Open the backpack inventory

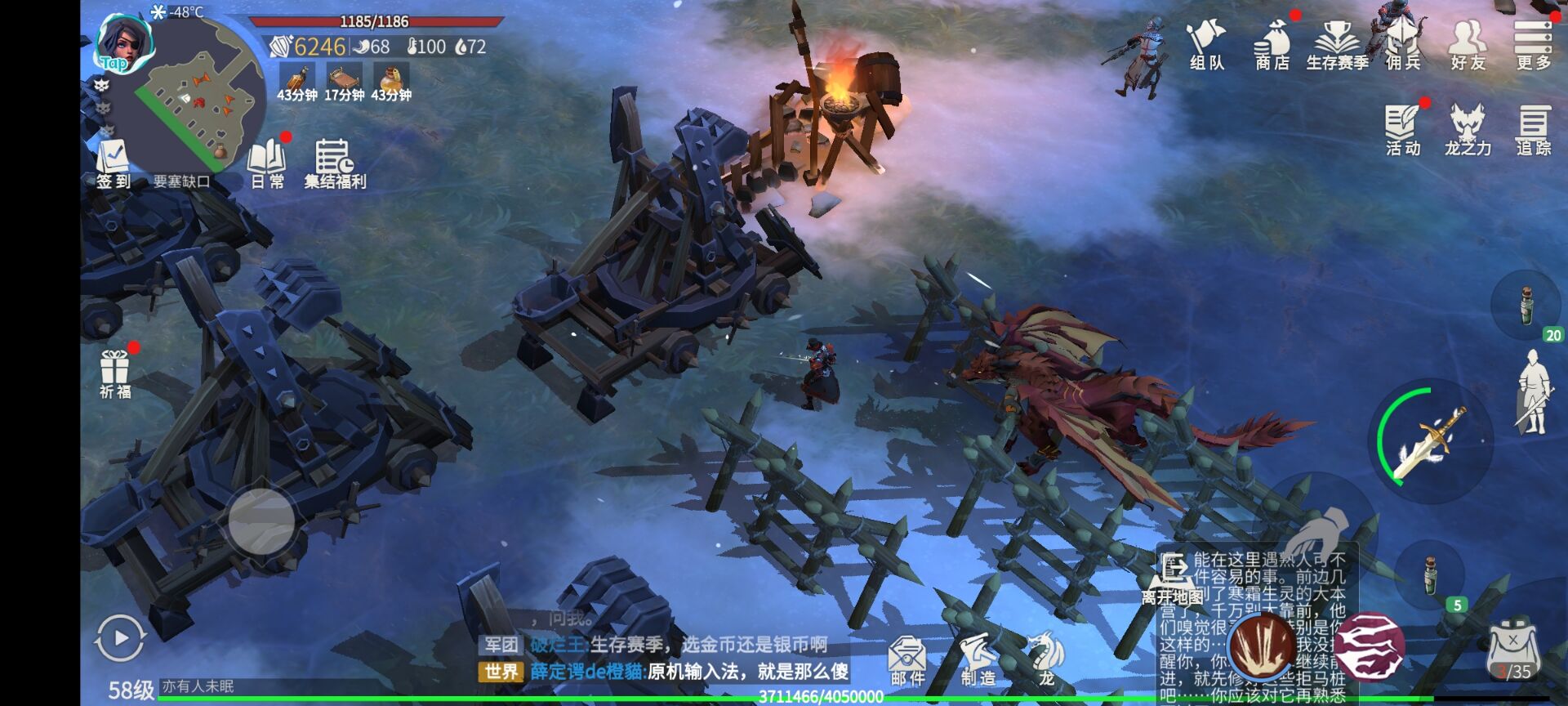1513,651
